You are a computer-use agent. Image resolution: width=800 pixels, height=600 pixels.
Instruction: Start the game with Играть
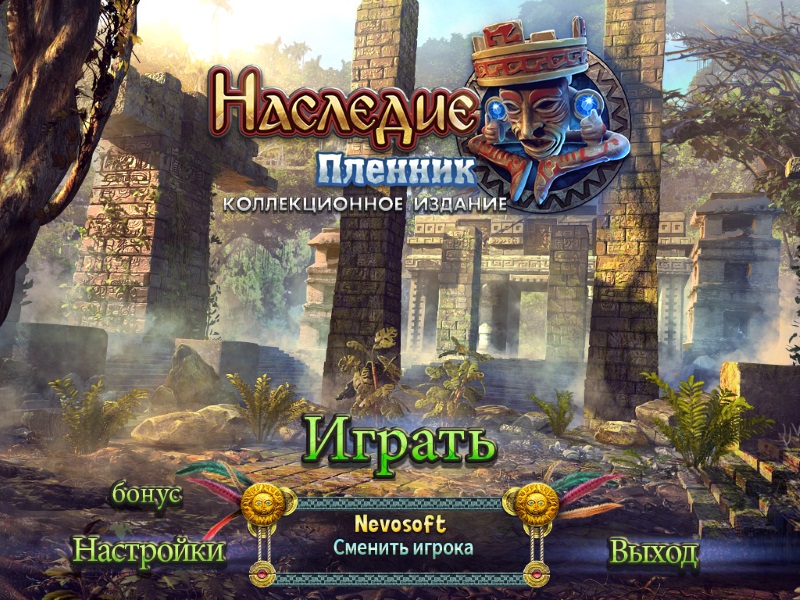click(400, 441)
